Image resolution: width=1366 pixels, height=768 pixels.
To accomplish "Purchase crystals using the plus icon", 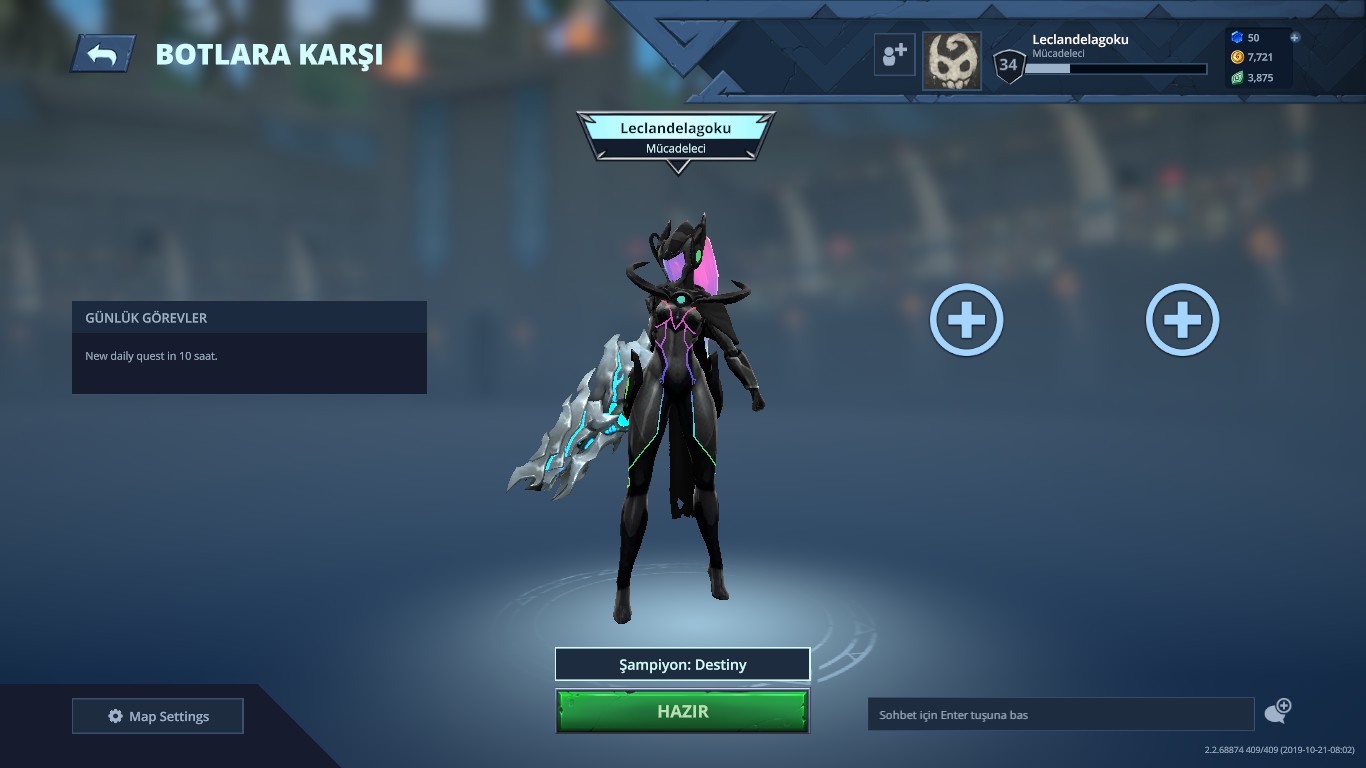I will [x=1297, y=37].
